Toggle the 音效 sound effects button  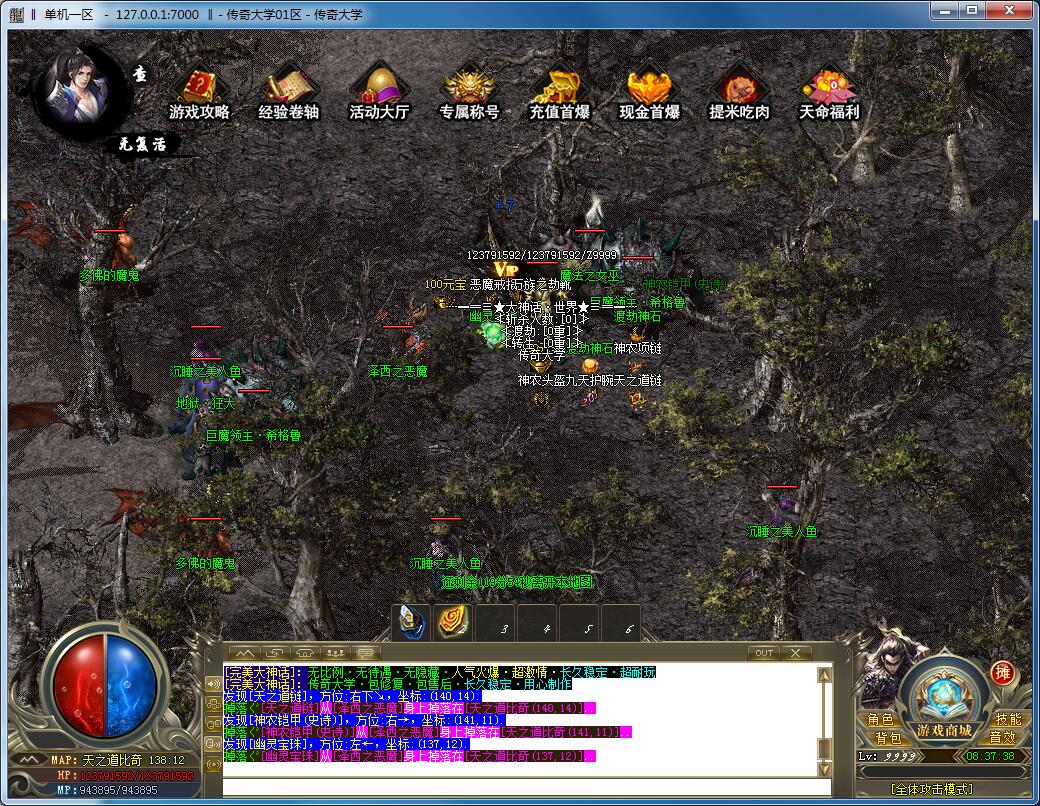pyautogui.click(x=1001, y=738)
